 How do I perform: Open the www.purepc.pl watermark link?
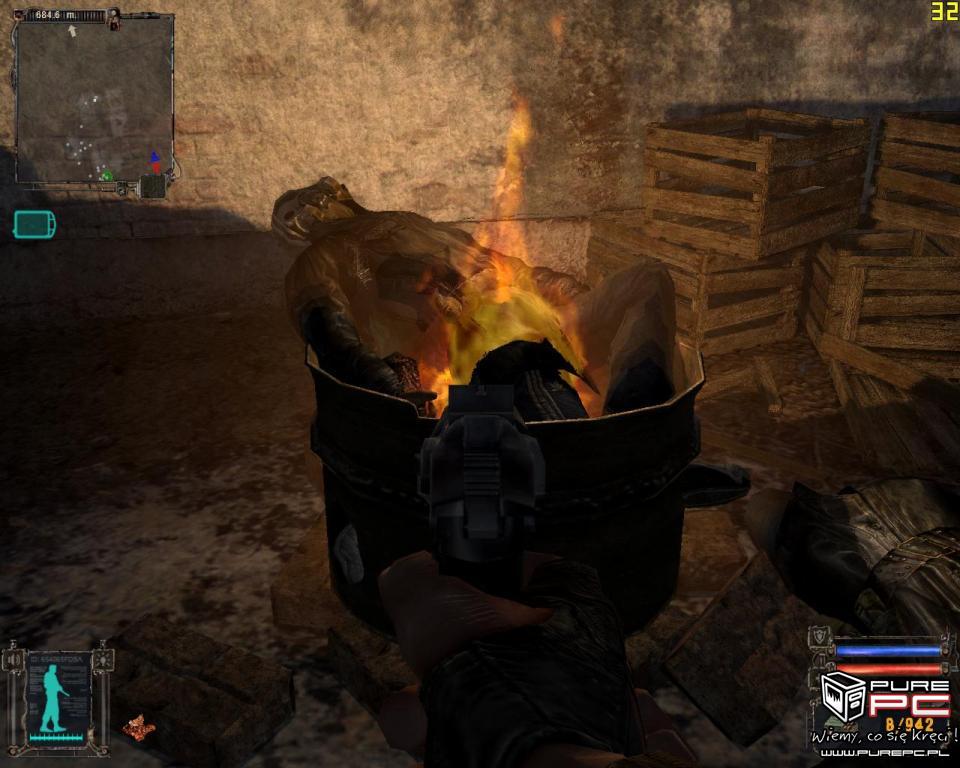(880, 752)
